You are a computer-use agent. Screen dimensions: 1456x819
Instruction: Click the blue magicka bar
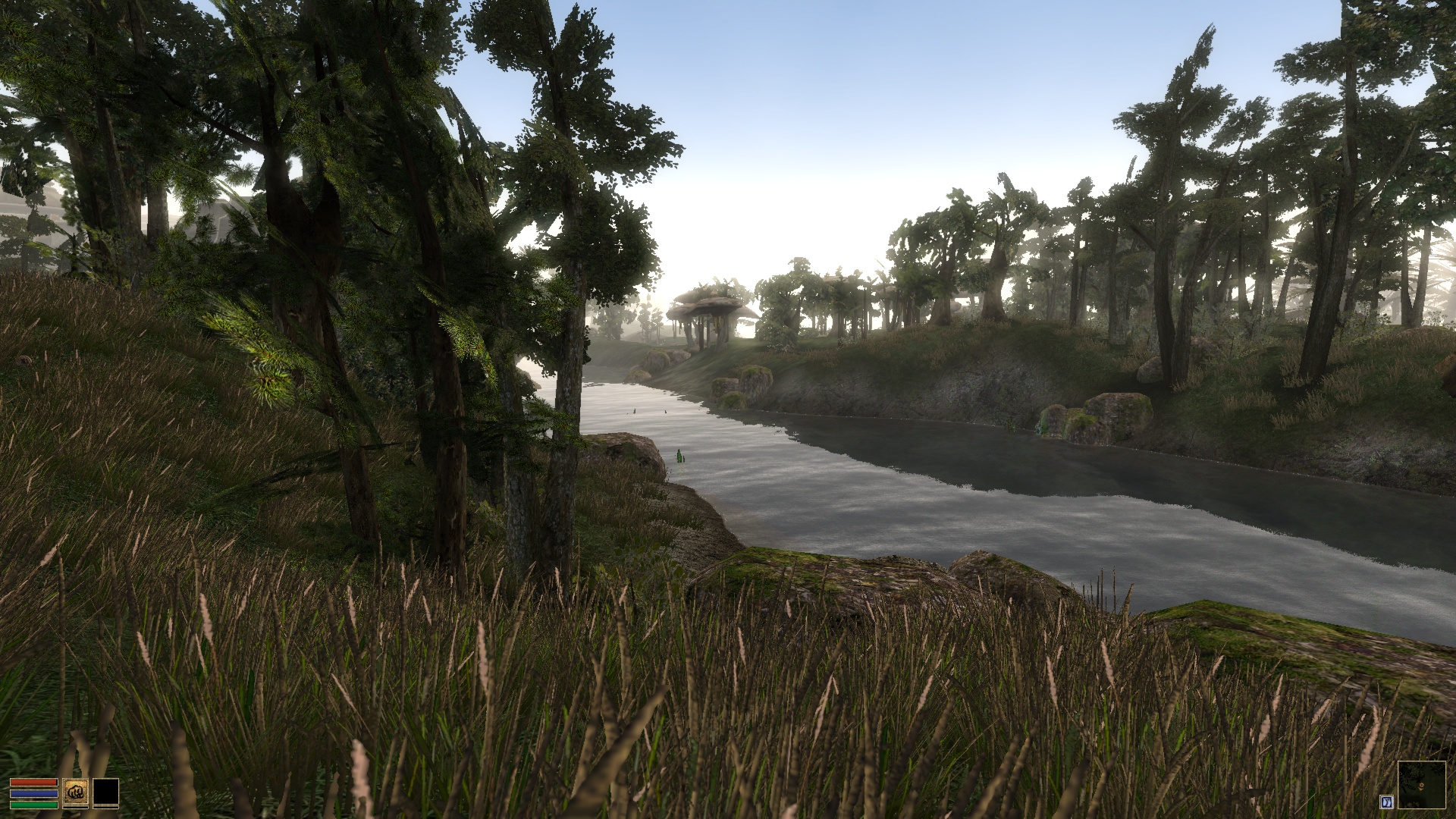[x=34, y=793]
